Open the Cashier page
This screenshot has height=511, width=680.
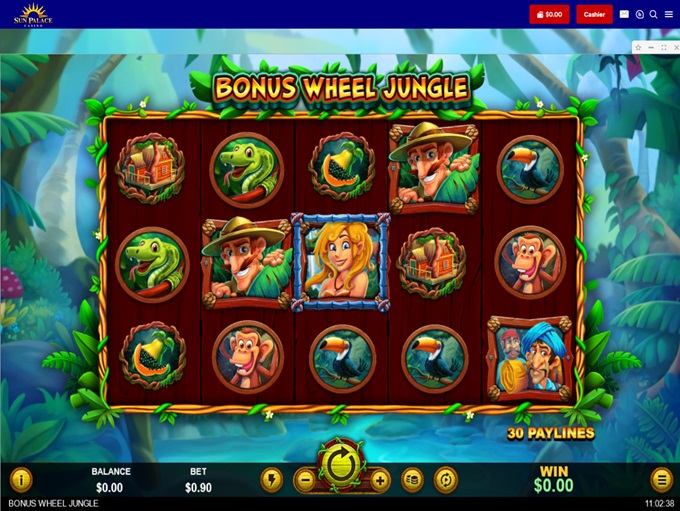tap(594, 15)
